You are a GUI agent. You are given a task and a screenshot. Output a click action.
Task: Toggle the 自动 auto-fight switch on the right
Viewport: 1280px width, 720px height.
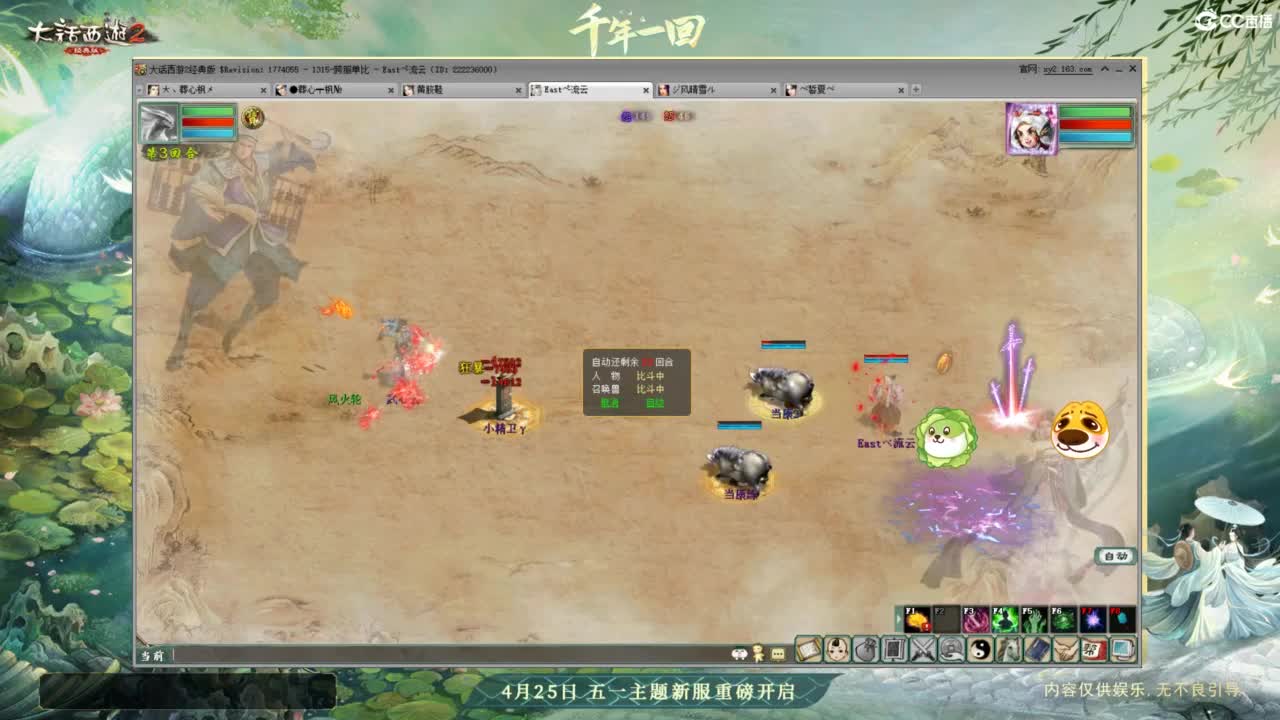(x=1116, y=557)
